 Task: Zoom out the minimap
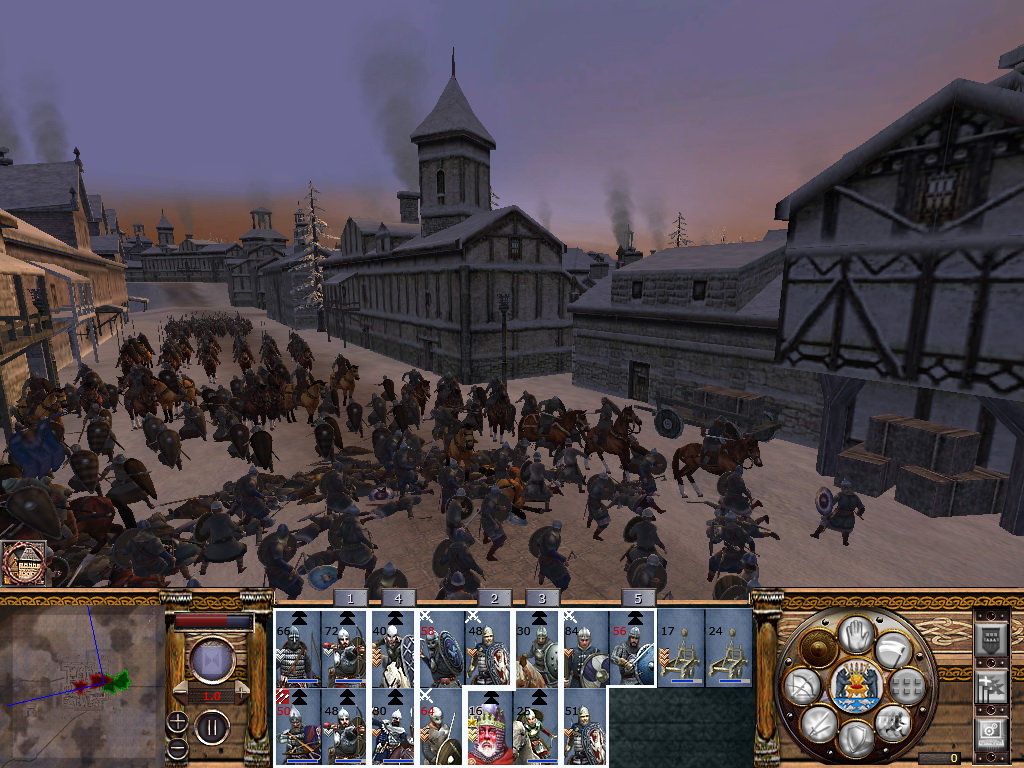(x=176, y=748)
